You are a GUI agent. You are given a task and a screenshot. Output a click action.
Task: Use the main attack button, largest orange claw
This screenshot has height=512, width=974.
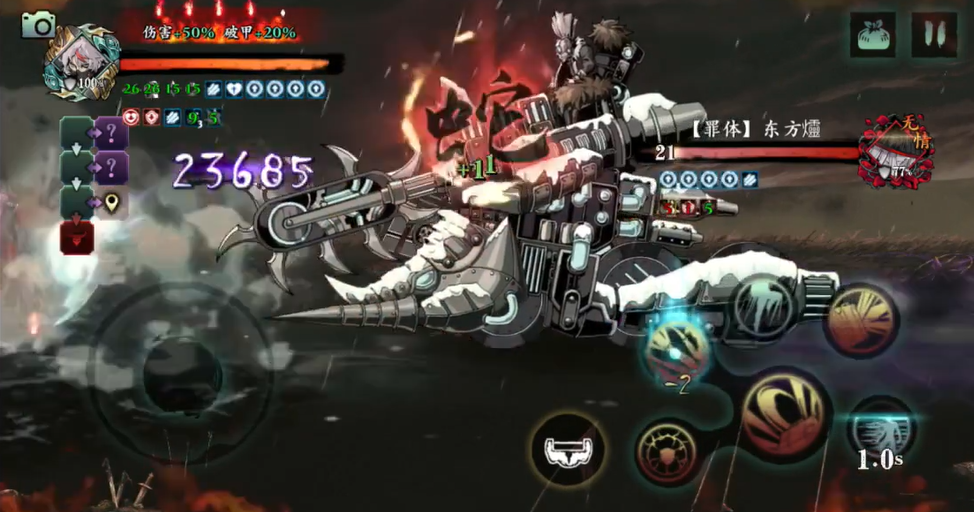pyautogui.click(x=785, y=412)
